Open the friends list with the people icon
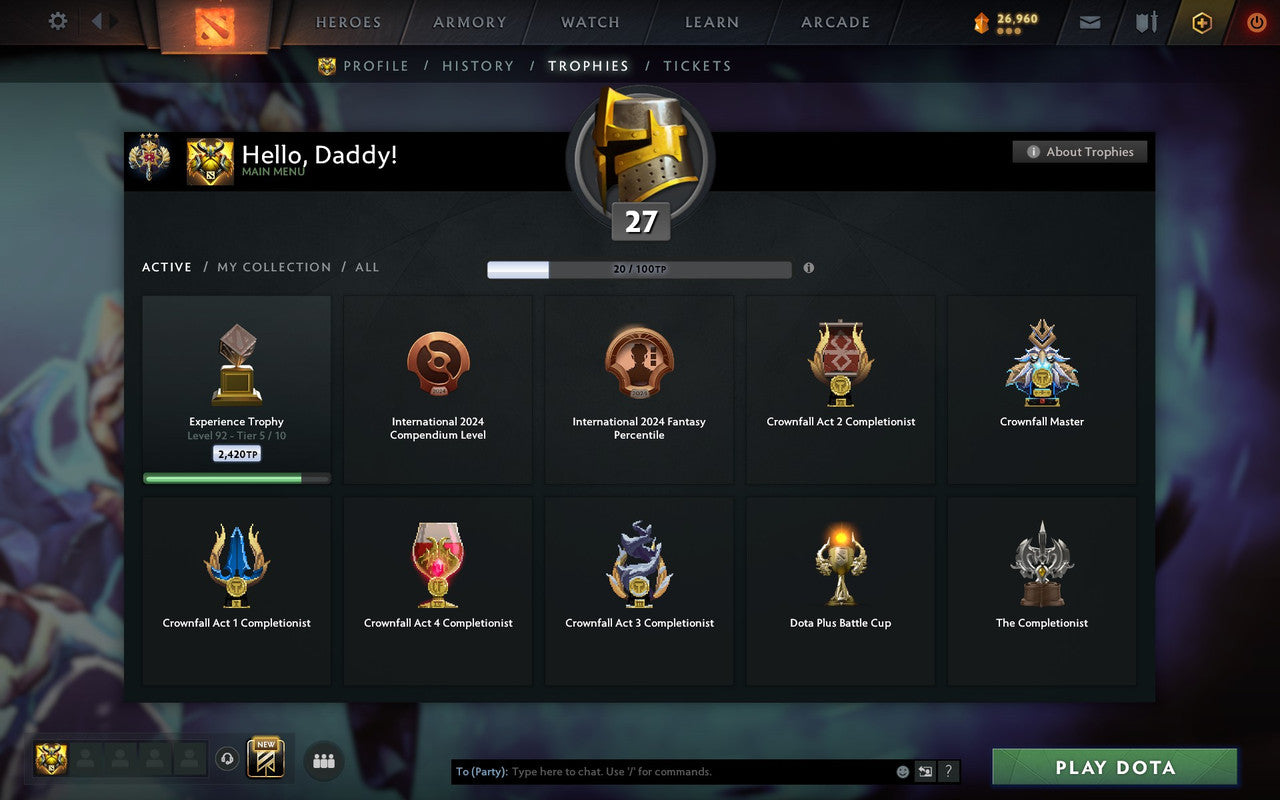The width and height of the screenshot is (1280, 800). point(322,760)
